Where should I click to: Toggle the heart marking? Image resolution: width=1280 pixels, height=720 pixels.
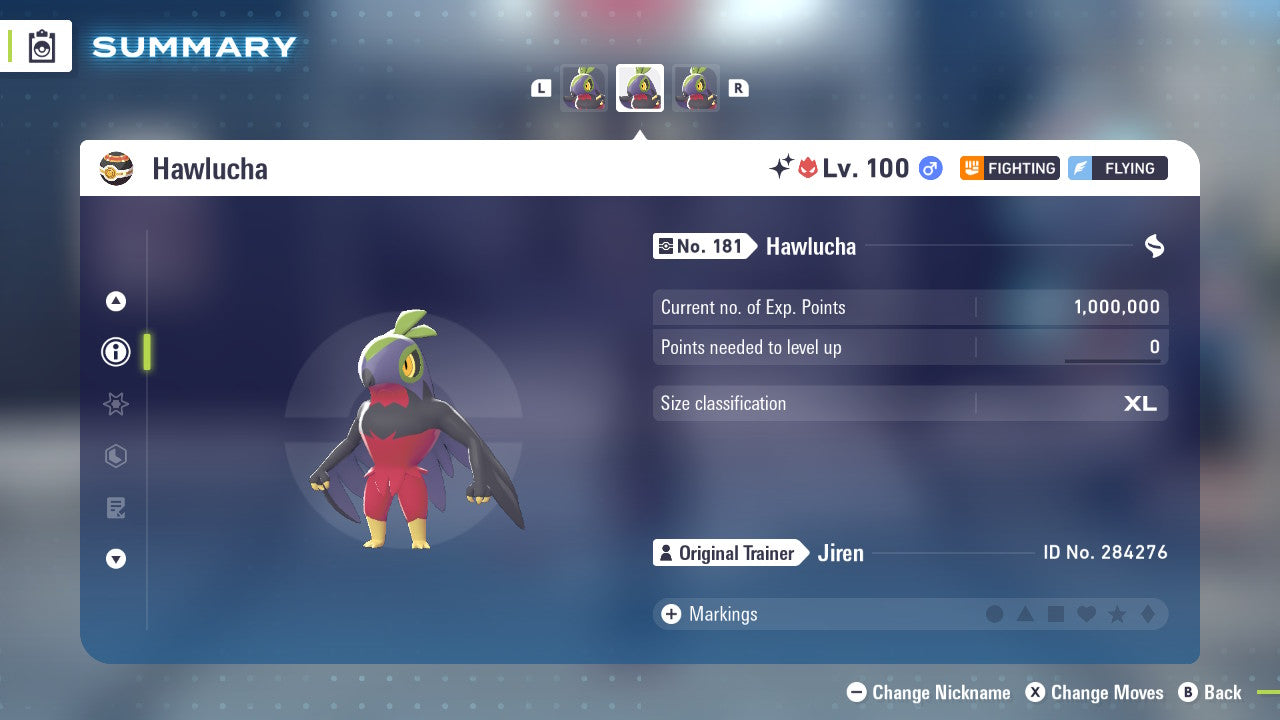pos(1085,614)
